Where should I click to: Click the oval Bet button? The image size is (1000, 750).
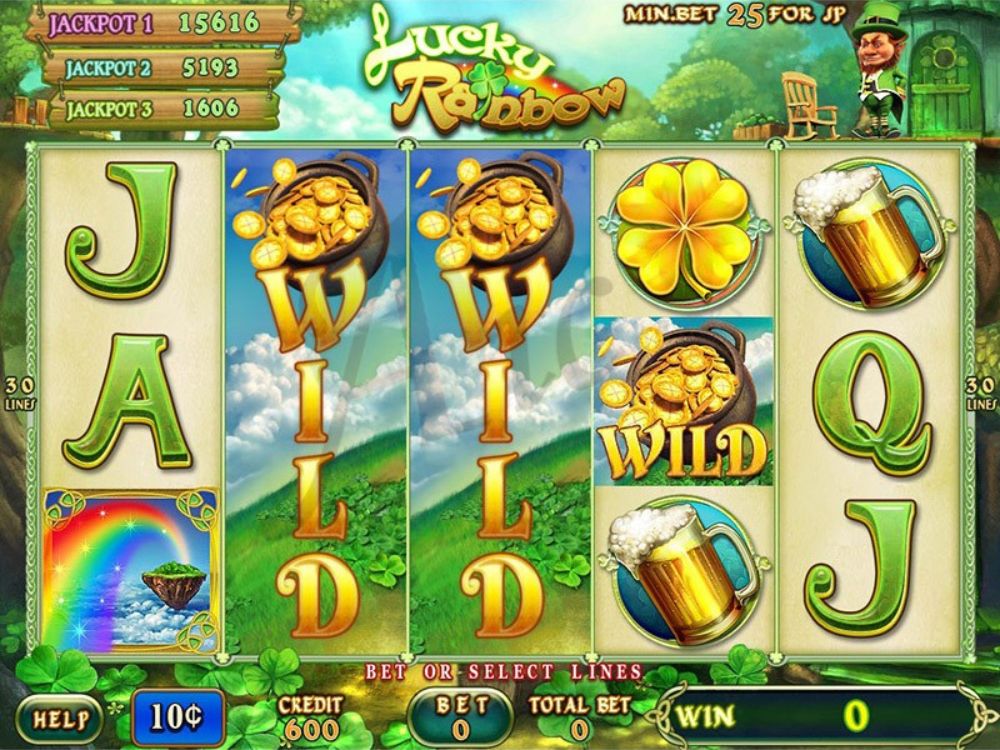point(460,717)
